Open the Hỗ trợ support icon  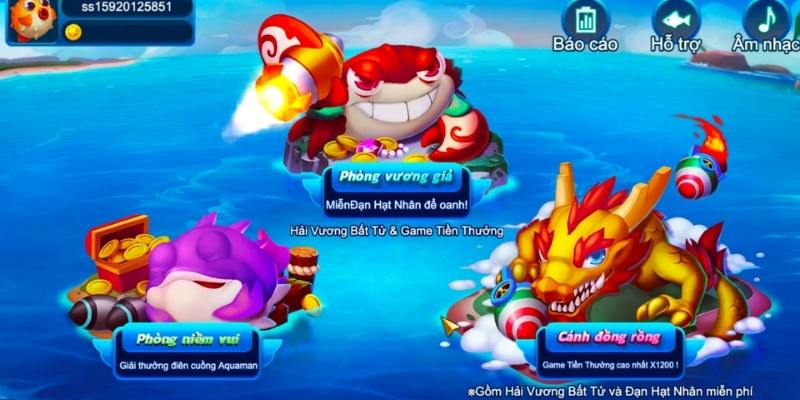676,20
